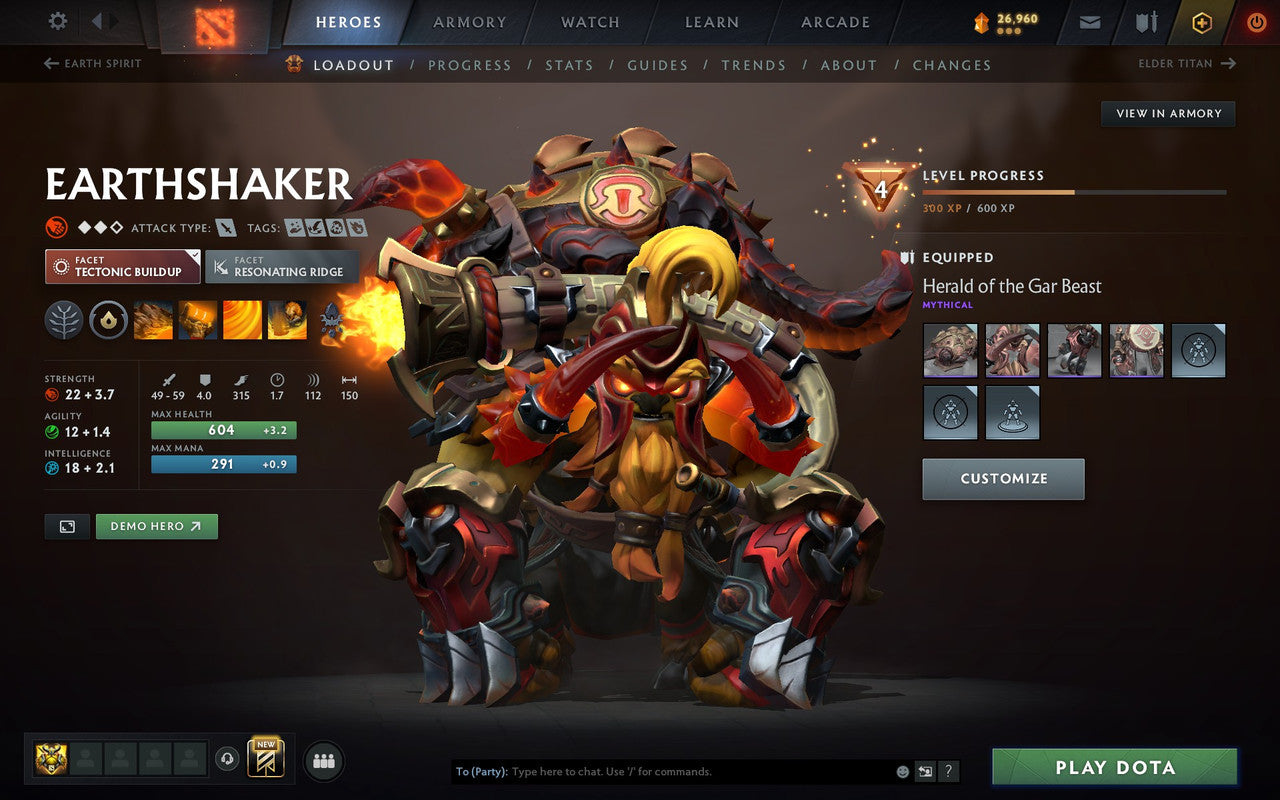The image size is (1280, 800).
Task: Select the first Herald of the Gar Beast item thumbnail
Action: tap(950, 350)
